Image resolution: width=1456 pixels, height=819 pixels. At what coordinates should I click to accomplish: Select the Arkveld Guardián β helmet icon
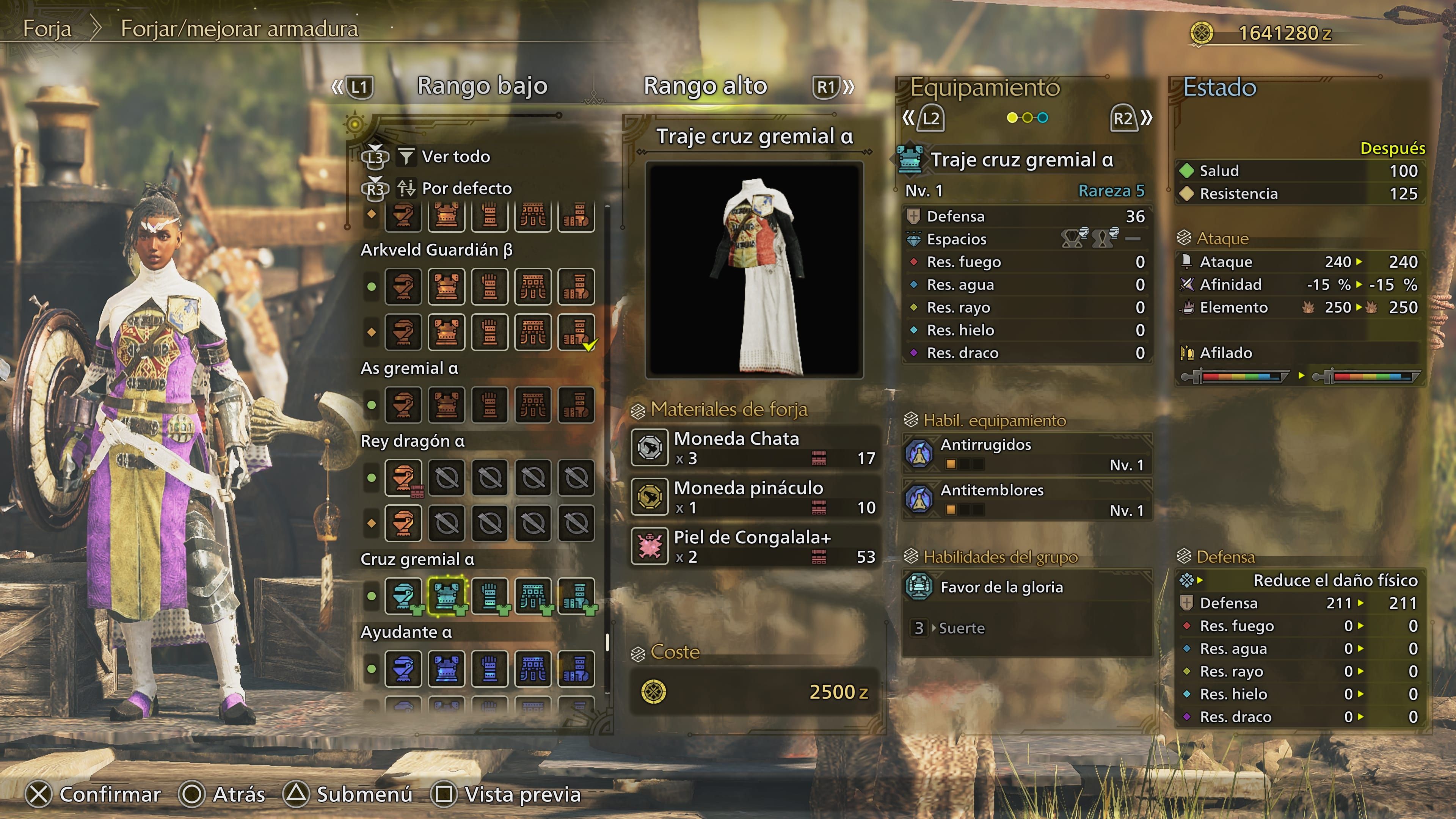click(403, 287)
